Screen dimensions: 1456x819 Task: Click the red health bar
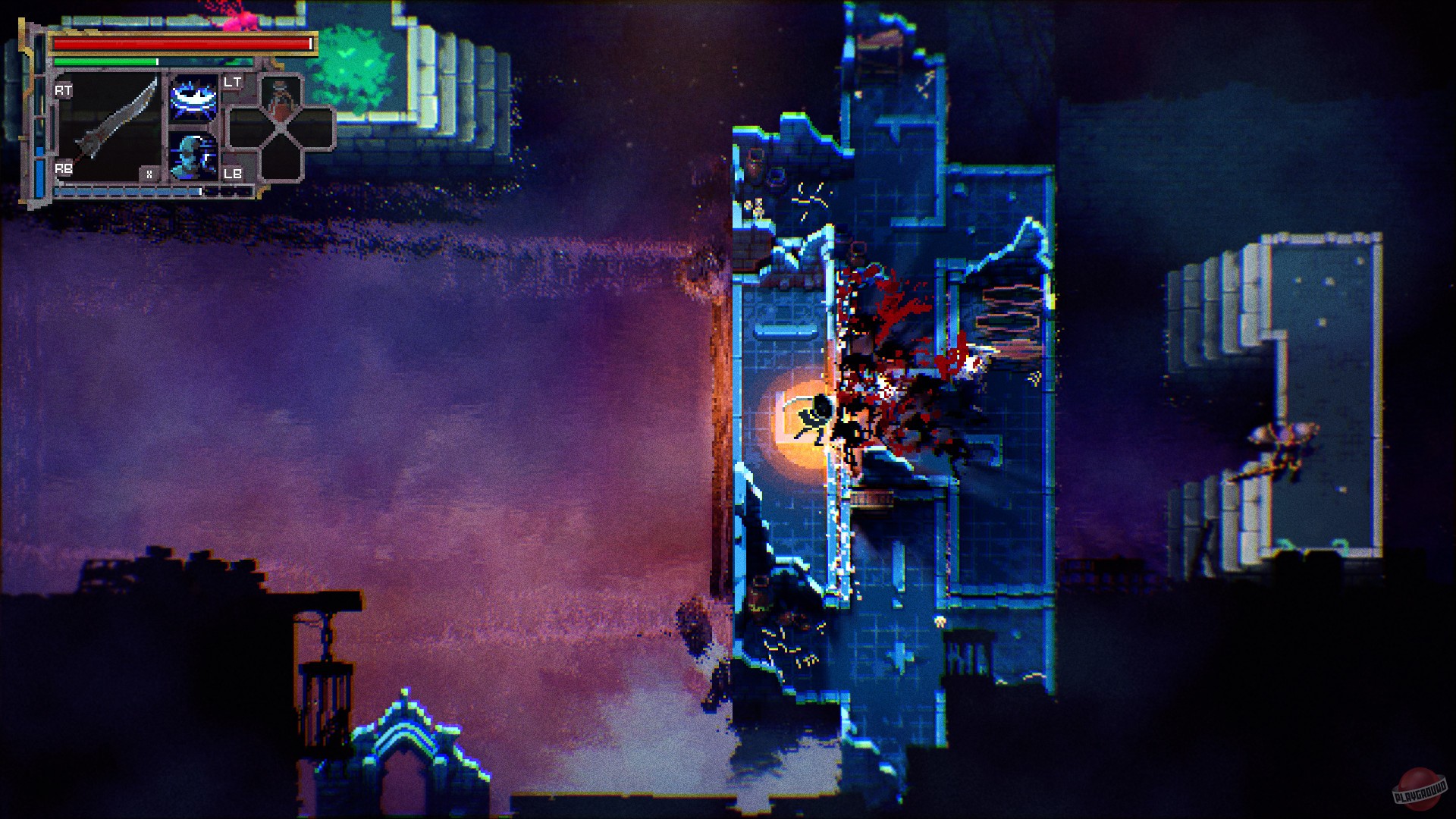[174, 44]
